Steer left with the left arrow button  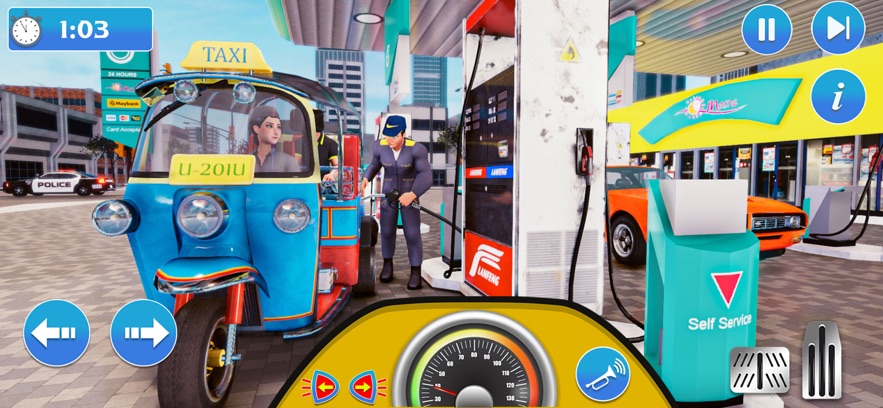coord(57,333)
